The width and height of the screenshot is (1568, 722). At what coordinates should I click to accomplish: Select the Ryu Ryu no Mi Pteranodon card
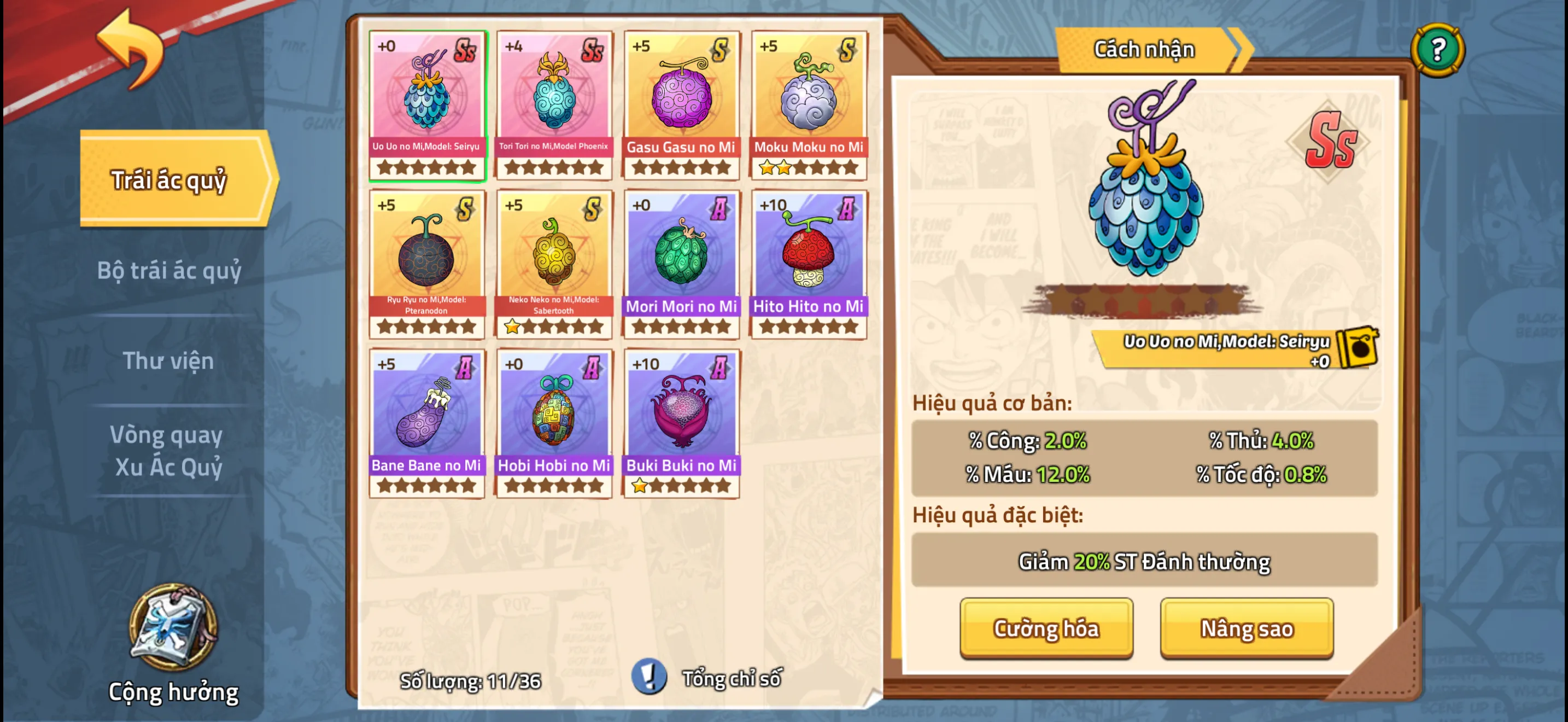[x=426, y=264]
